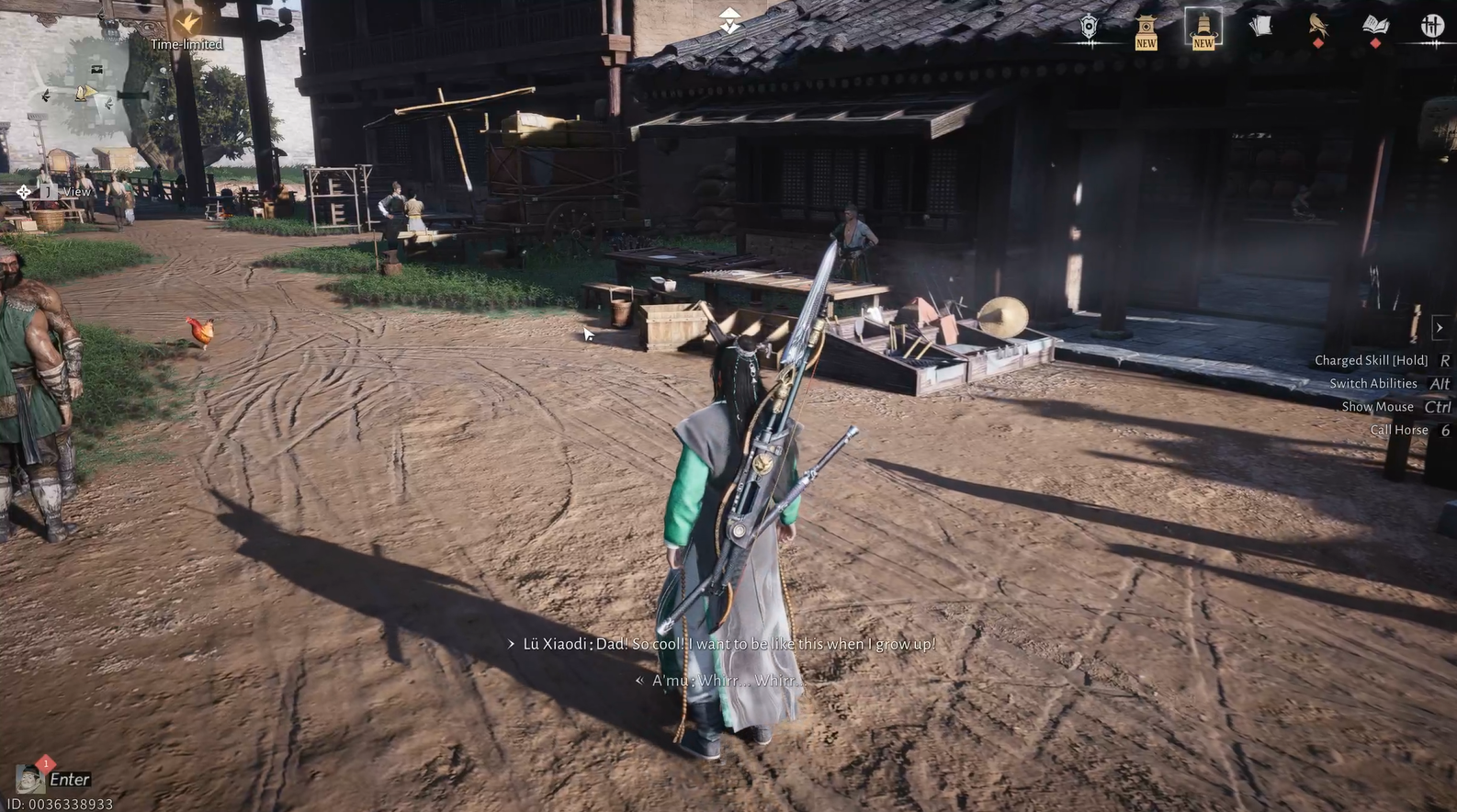Open the pagoda icon marked NEW
Screen dimensions: 1457x812
coord(1146,28)
